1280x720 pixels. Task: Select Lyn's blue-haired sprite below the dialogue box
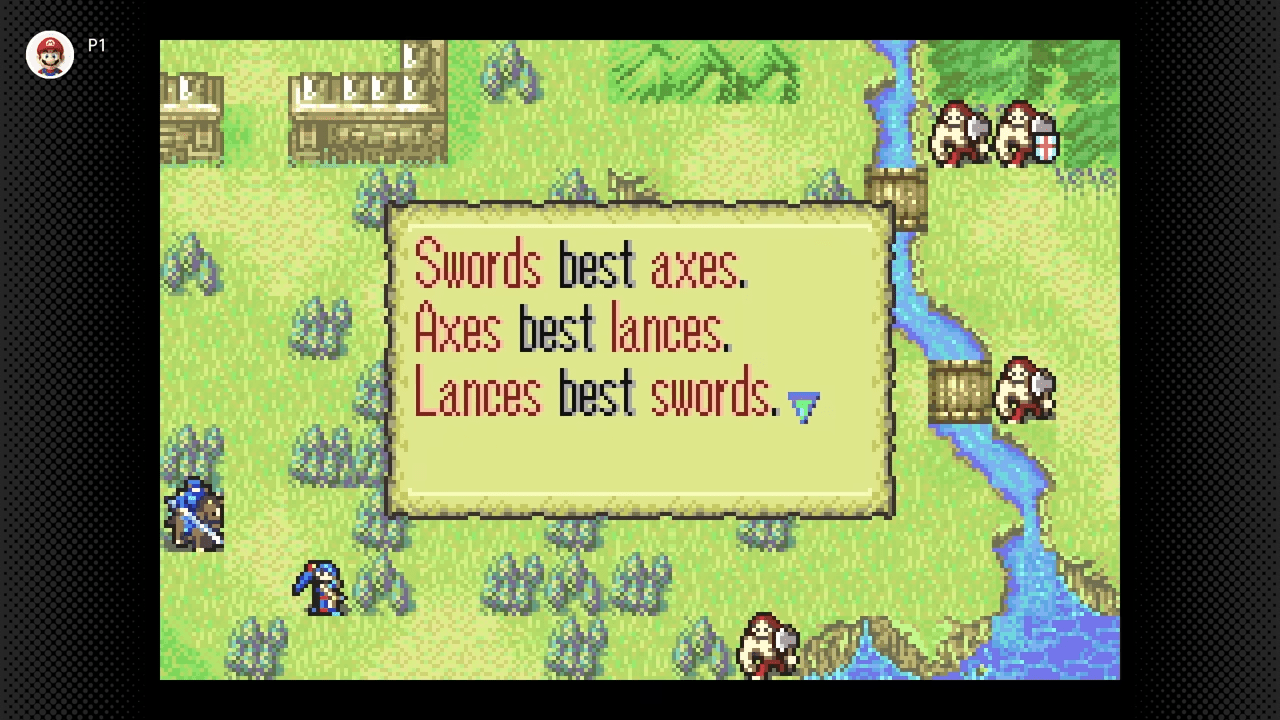click(x=320, y=590)
